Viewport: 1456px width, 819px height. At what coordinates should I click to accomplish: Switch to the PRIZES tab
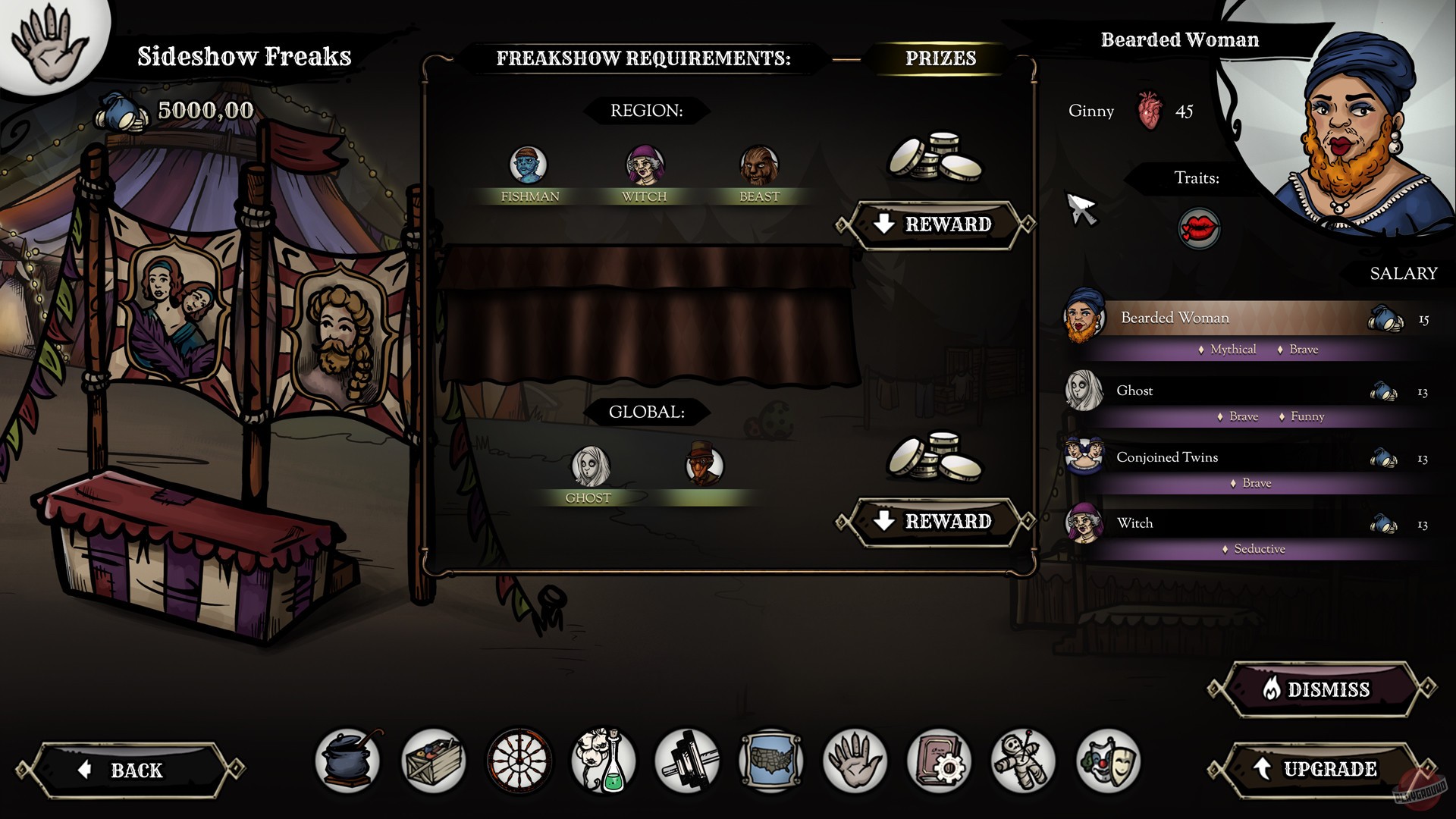[941, 58]
